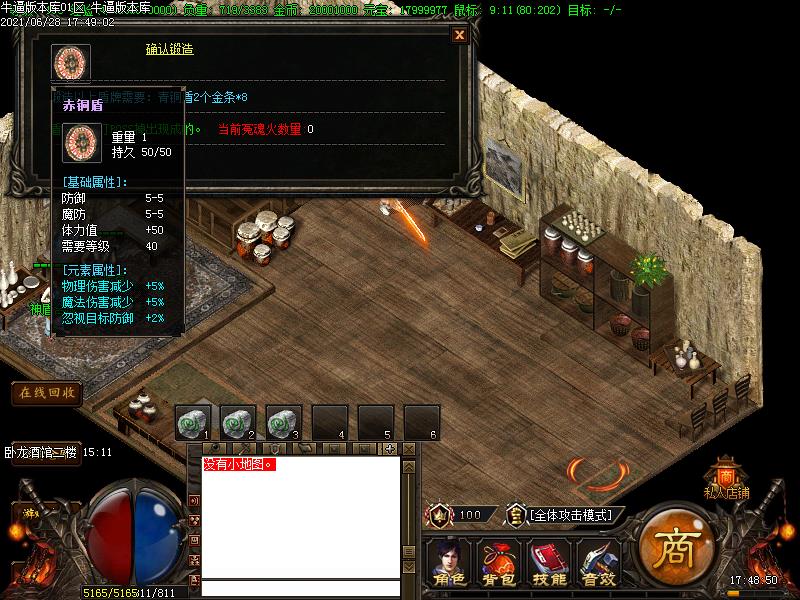
Task: Open the 在线回收 online recycle button
Action: (46, 393)
